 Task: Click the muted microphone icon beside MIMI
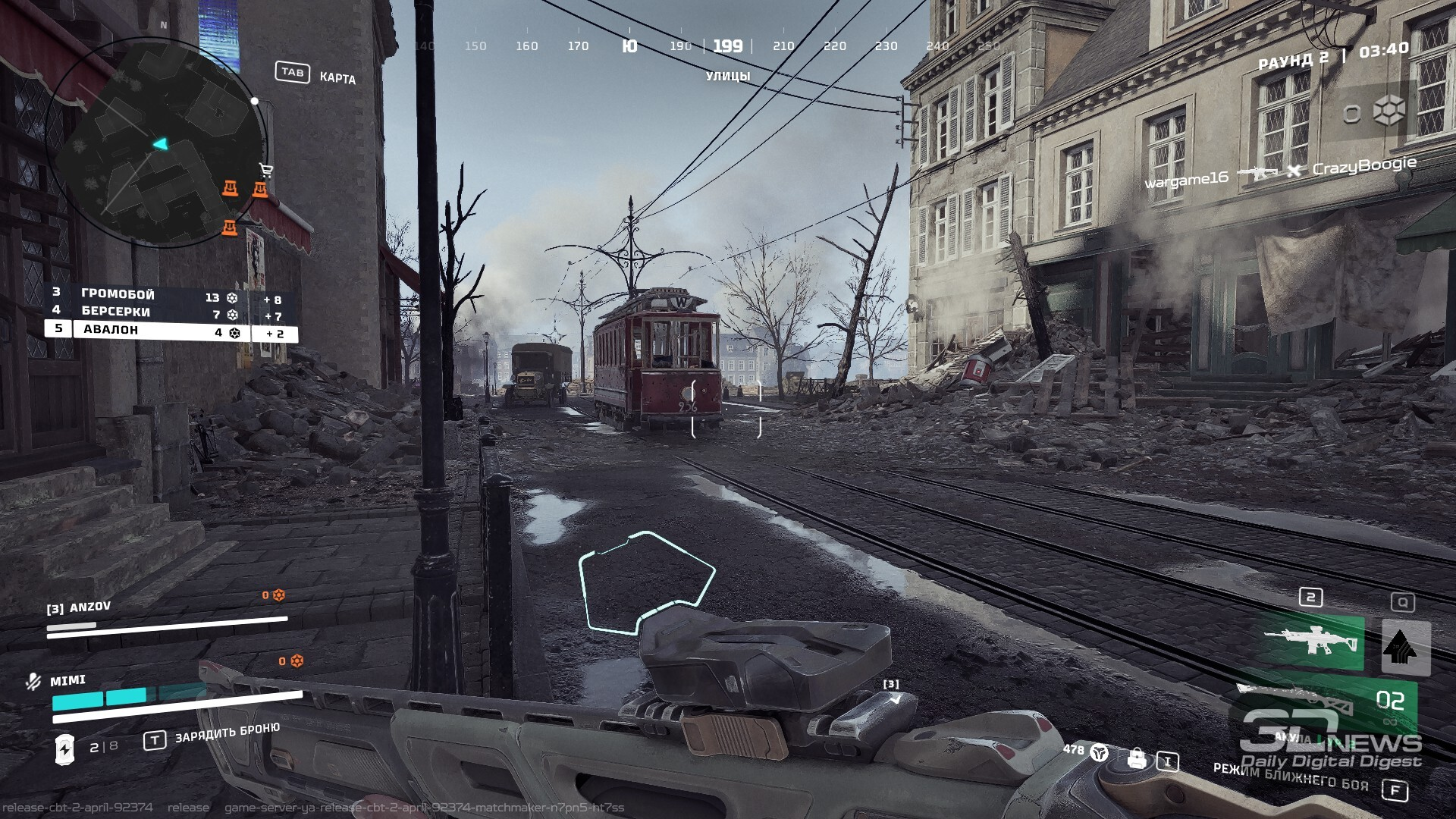click(x=33, y=682)
